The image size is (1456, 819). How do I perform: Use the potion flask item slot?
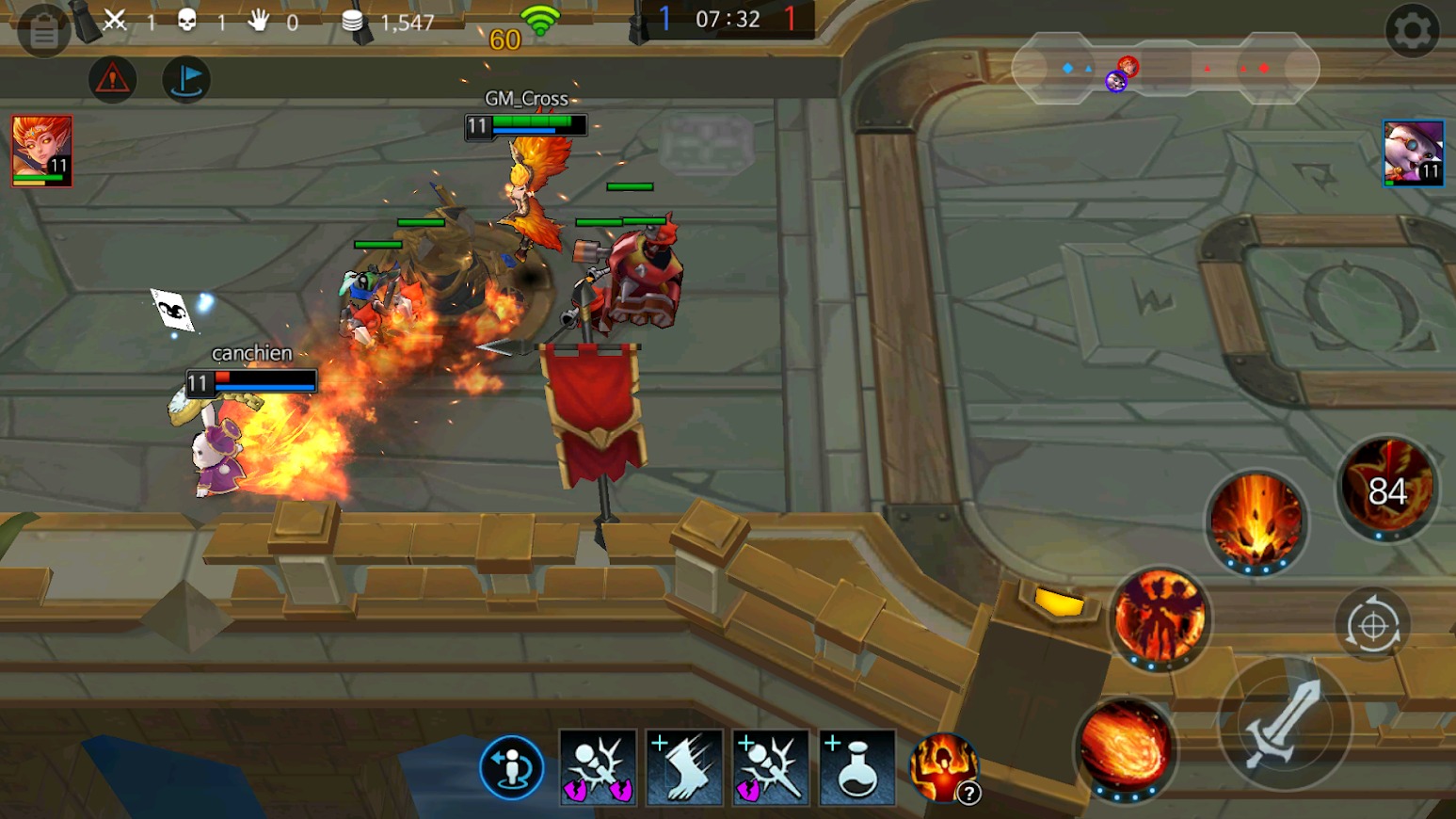click(856, 767)
